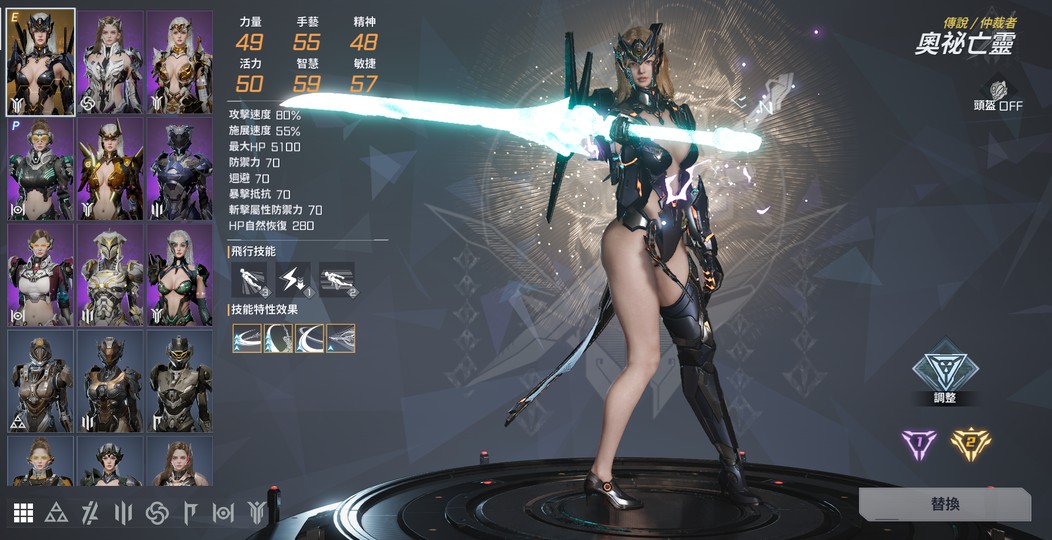This screenshot has width=1052, height=540.
Task: Show all suits with the grid filter
Action: coord(23,513)
